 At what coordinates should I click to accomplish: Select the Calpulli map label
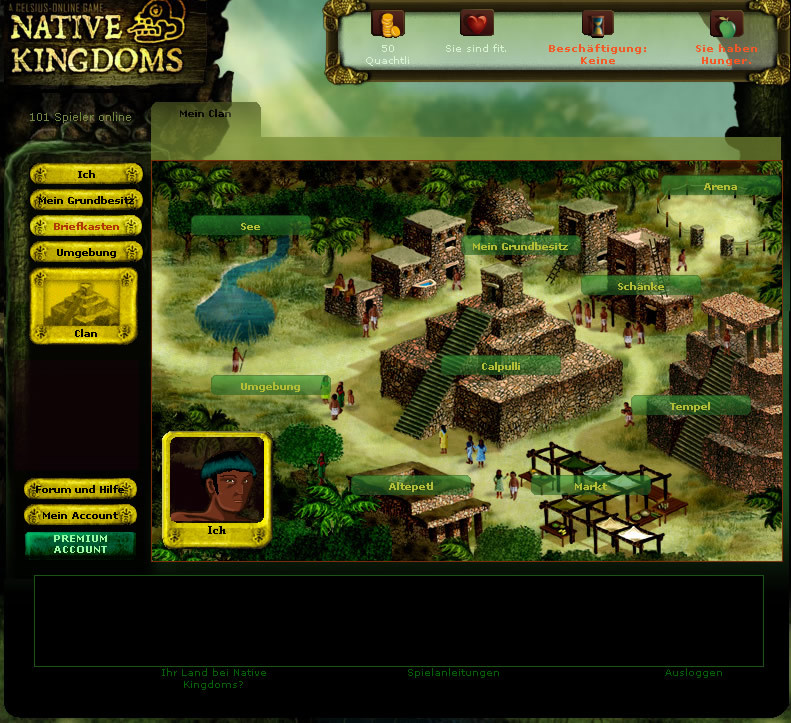(500, 366)
